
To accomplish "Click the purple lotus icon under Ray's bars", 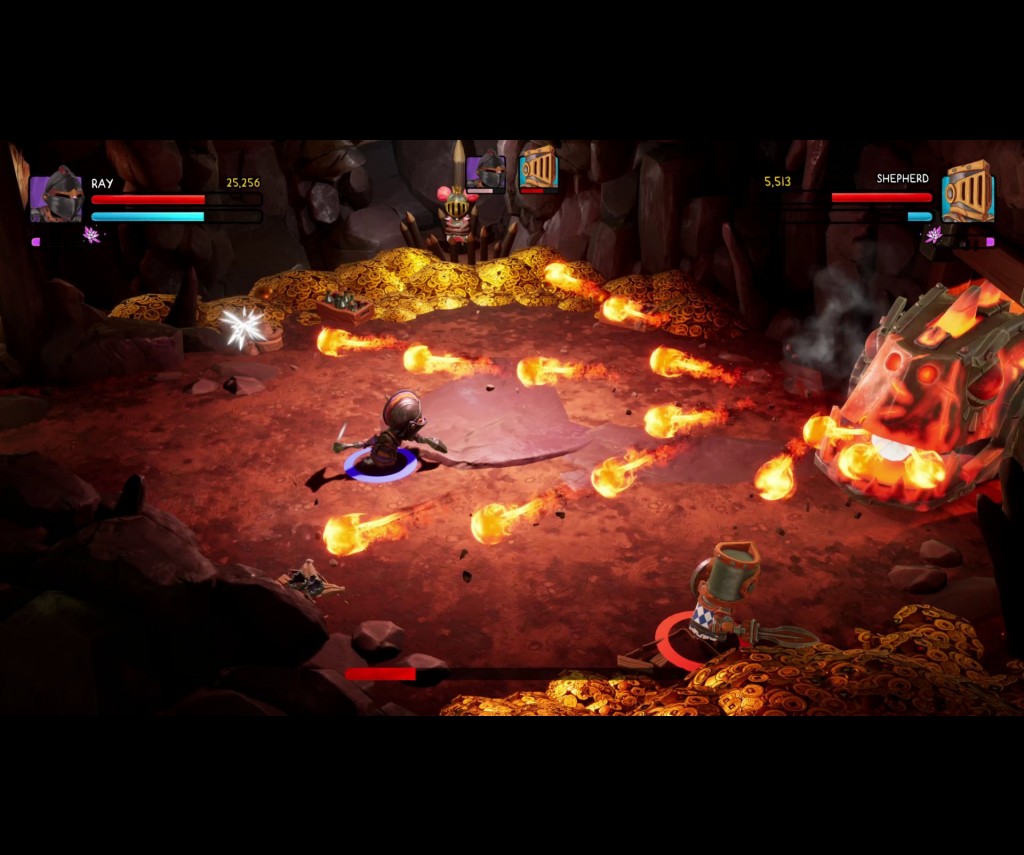I will pos(92,235).
